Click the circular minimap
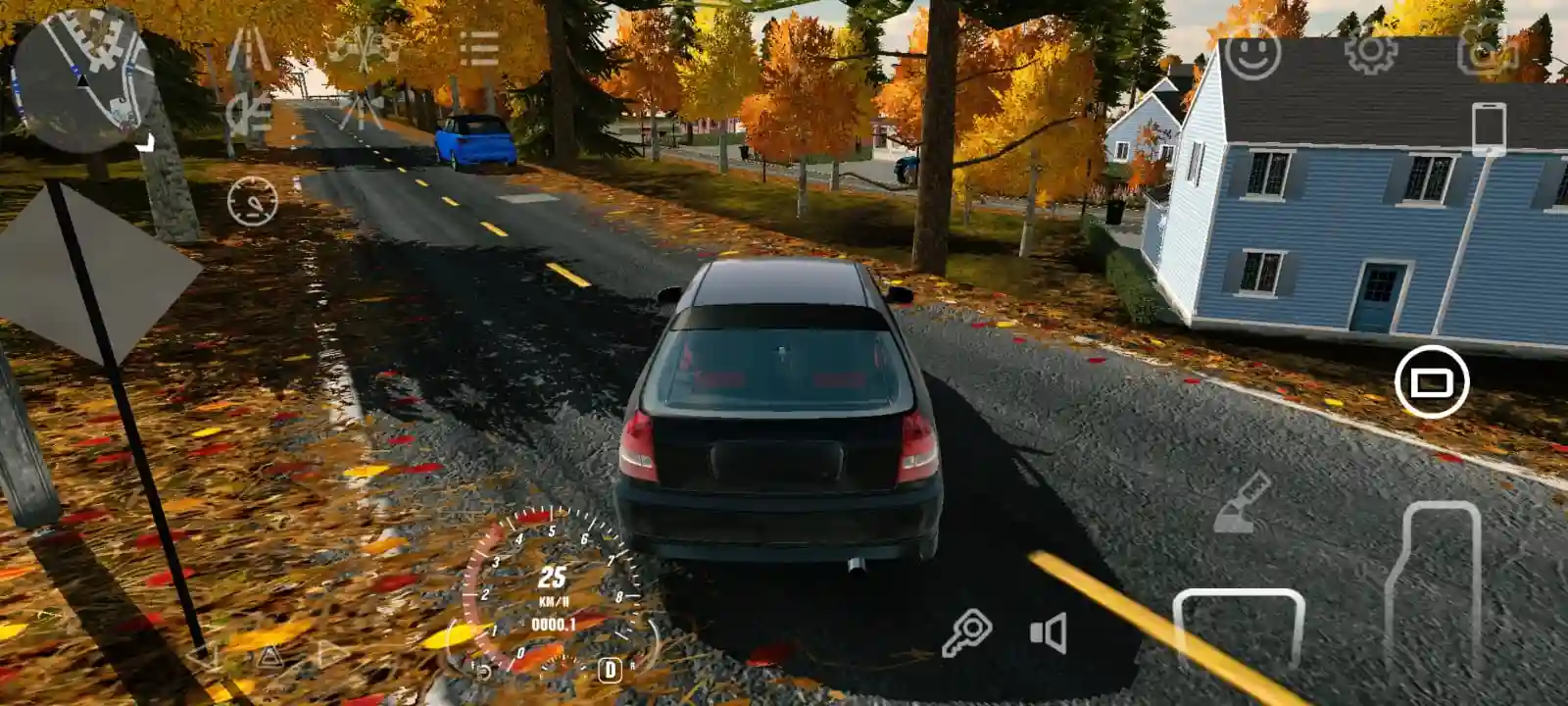Viewport: 1568px width, 706px height. 83,78
